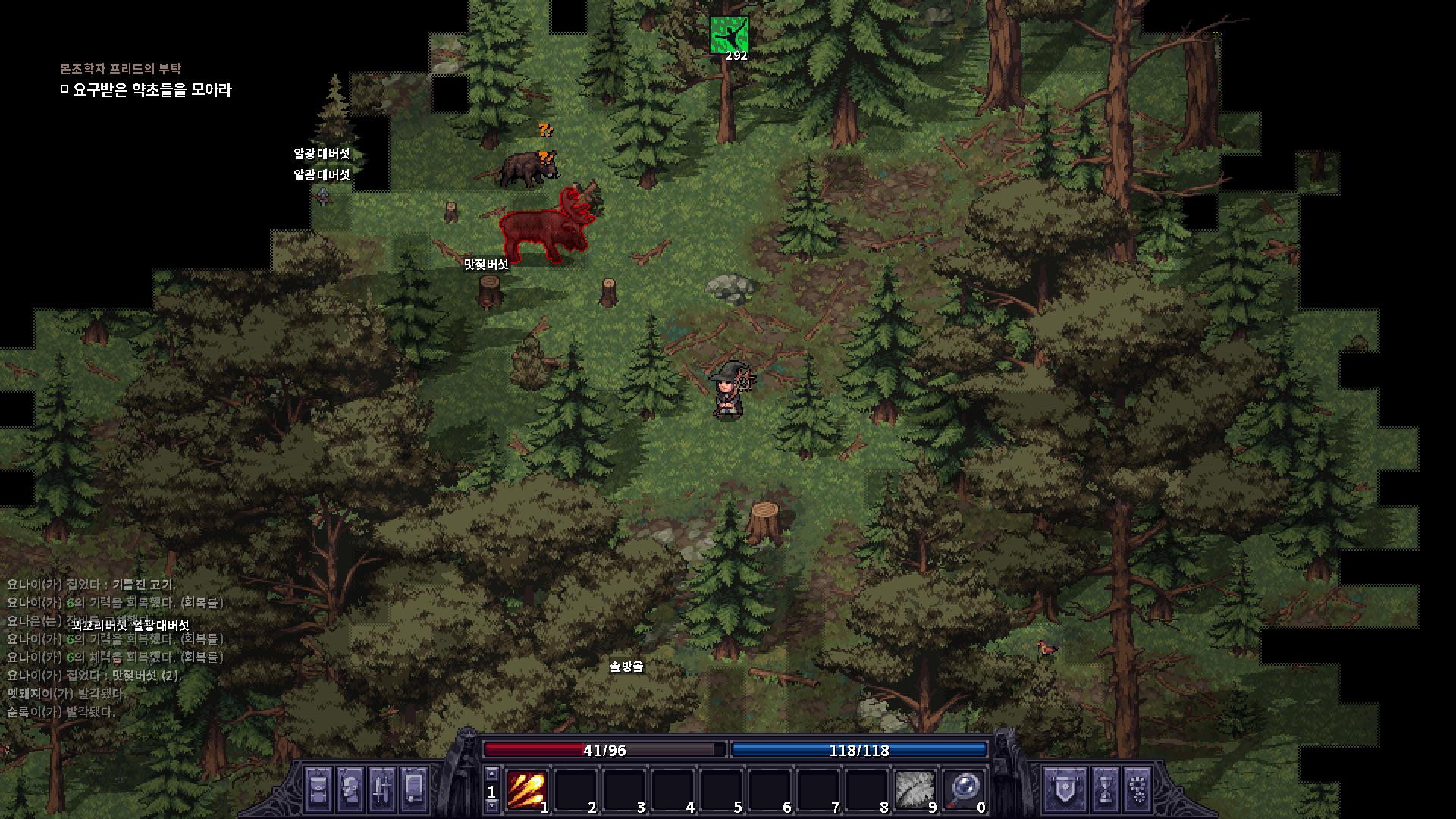Activate the magnifying glass in slot 0
Screen dimensions: 1456x819
(962, 790)
